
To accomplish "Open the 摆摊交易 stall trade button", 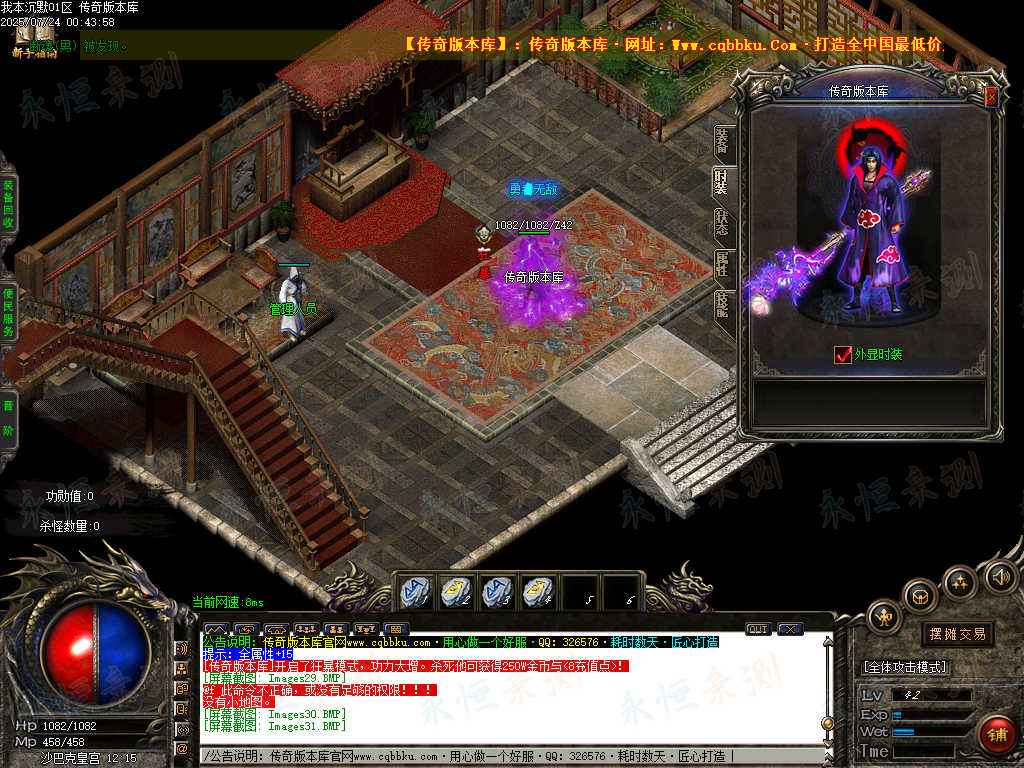I will point(957,634).
